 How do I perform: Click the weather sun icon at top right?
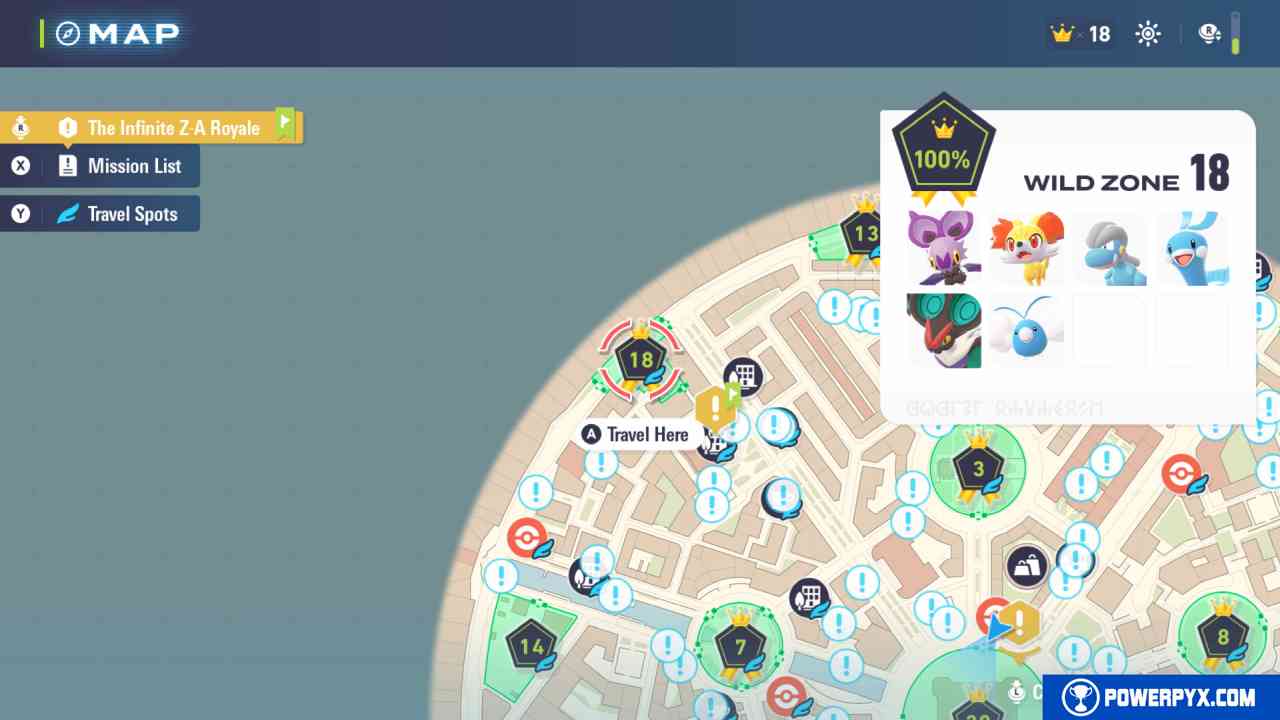click(x=1147, y=33)
